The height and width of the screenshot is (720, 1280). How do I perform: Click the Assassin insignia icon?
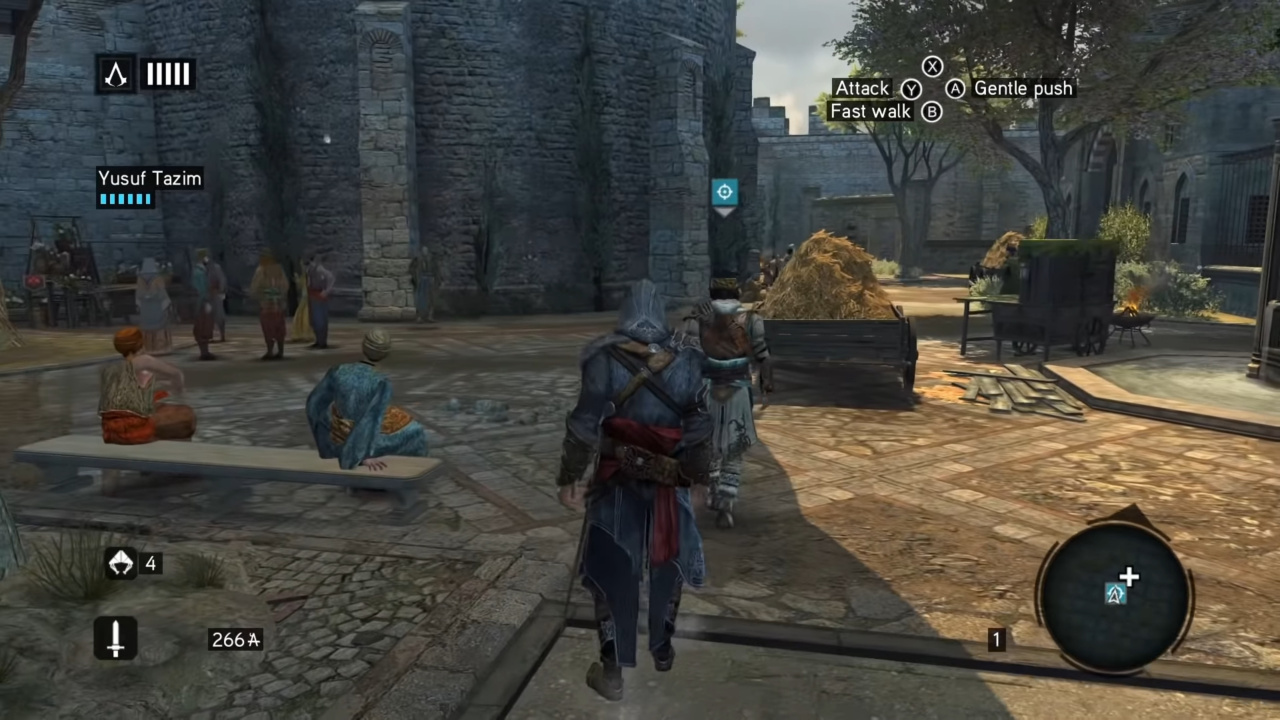[116, 74]
